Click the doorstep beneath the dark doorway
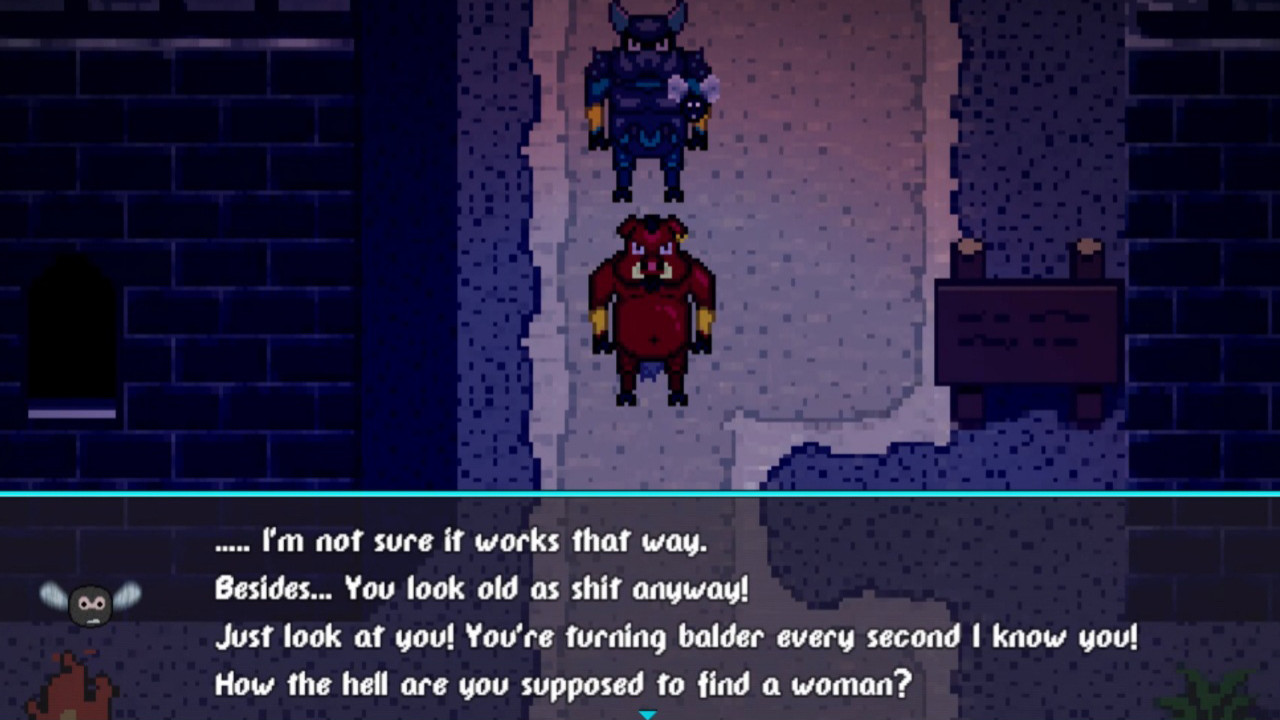1280x720 pixels. click(72, 412)
